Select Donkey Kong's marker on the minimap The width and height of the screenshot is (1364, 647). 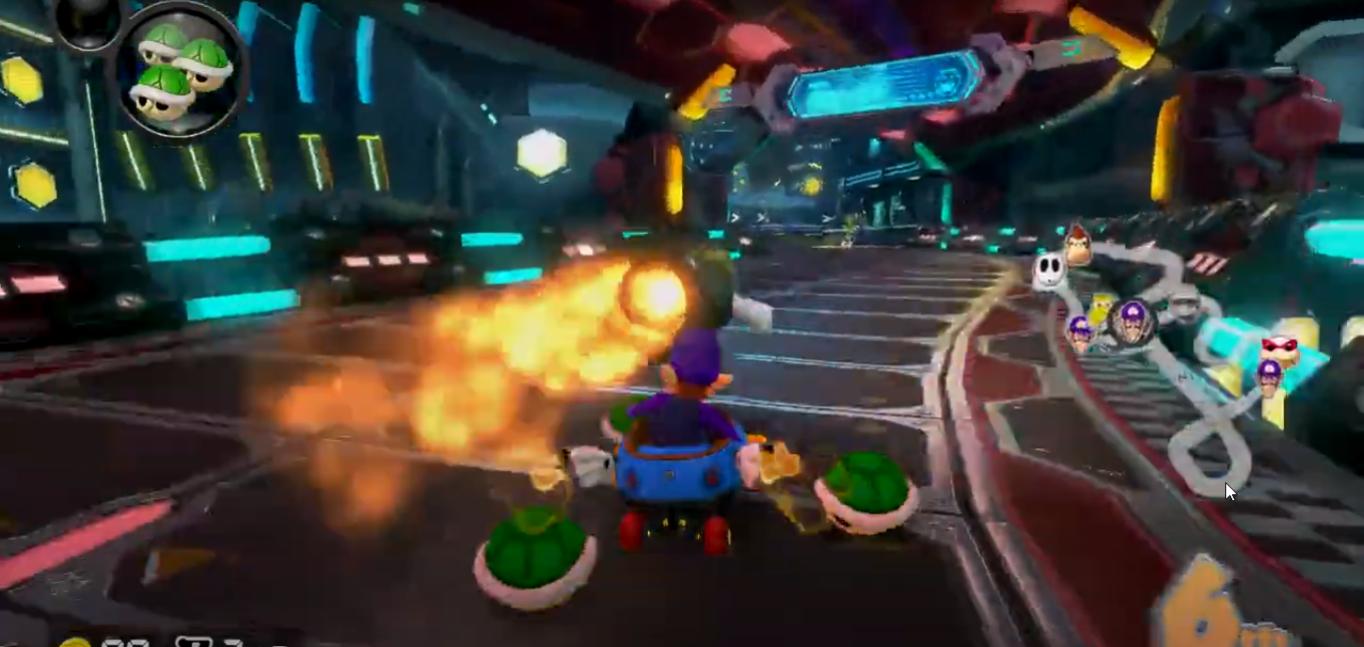[x=1077, y=245]
